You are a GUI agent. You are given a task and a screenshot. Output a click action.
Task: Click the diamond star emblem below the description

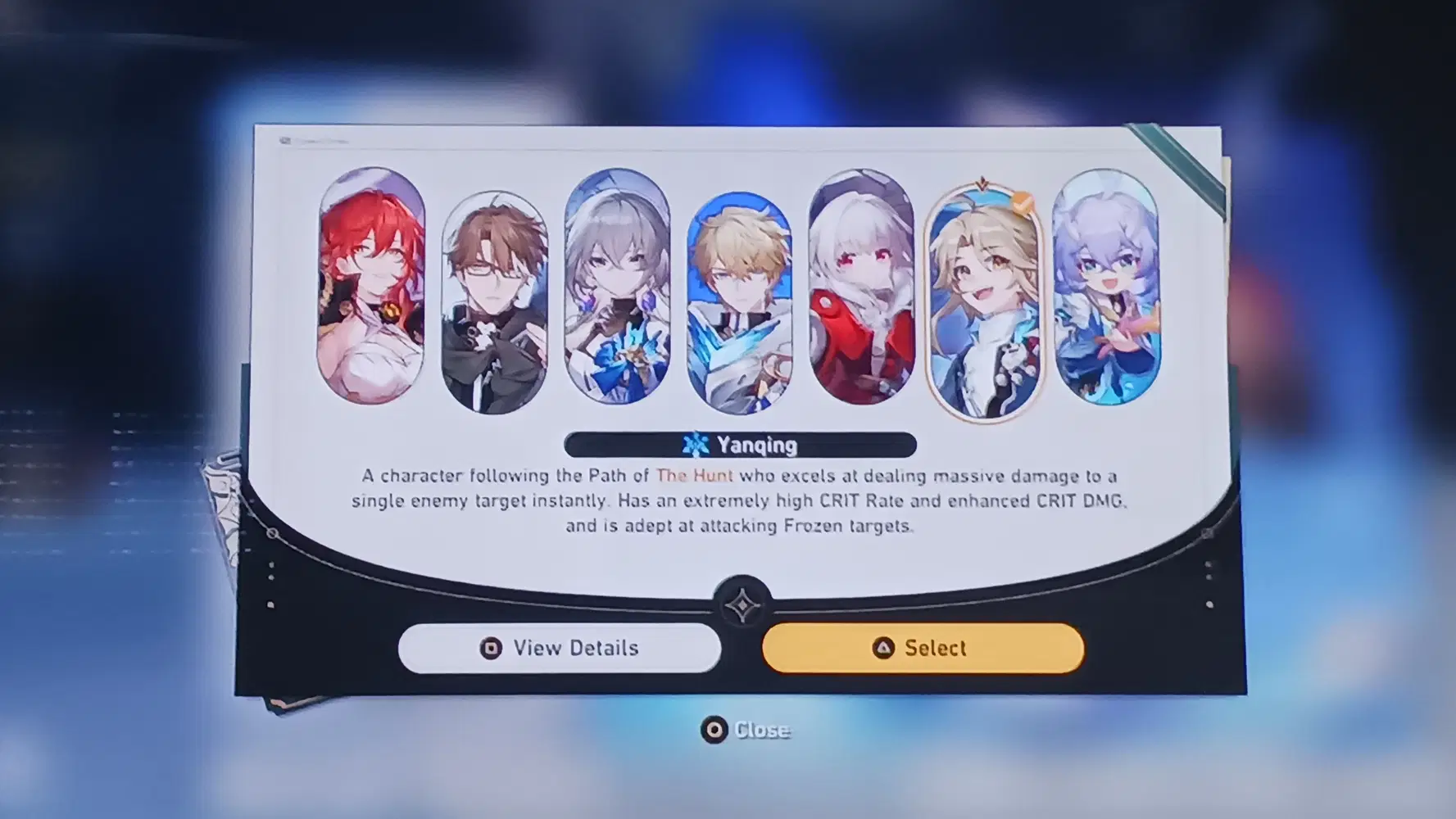(744, 604)
